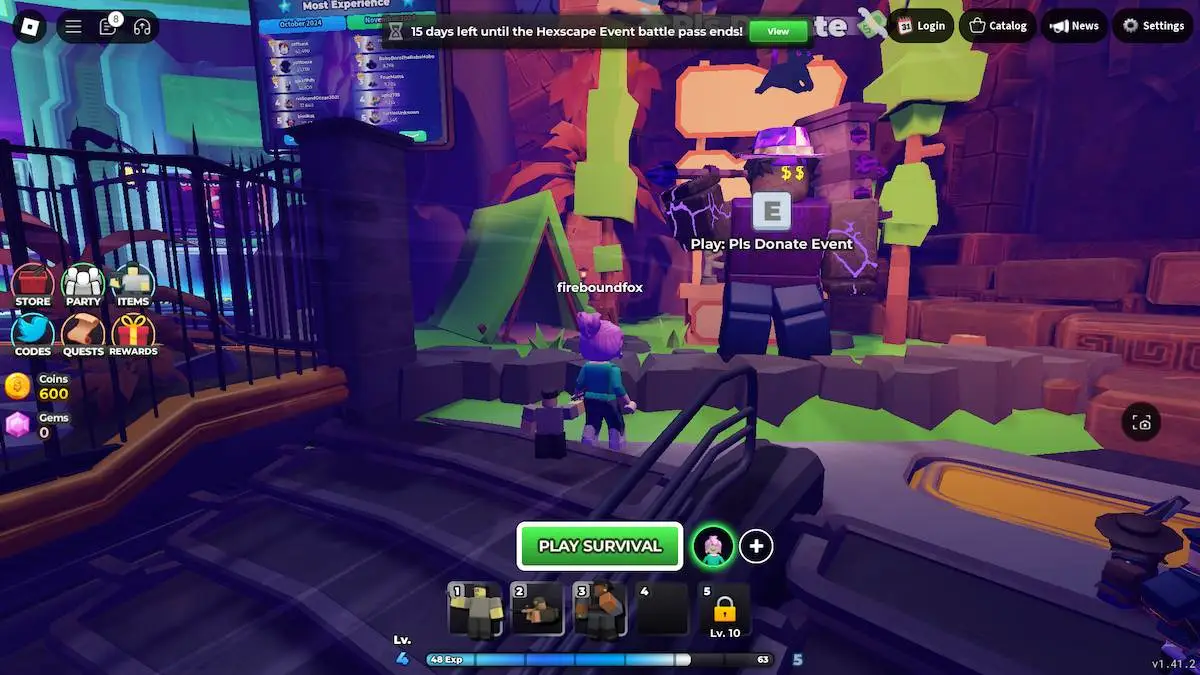The width and height of the screenshot is (1200, 675).
Task: Select the first tower hotbar slot
Action: pyautogui.click(x=475, y=610)
